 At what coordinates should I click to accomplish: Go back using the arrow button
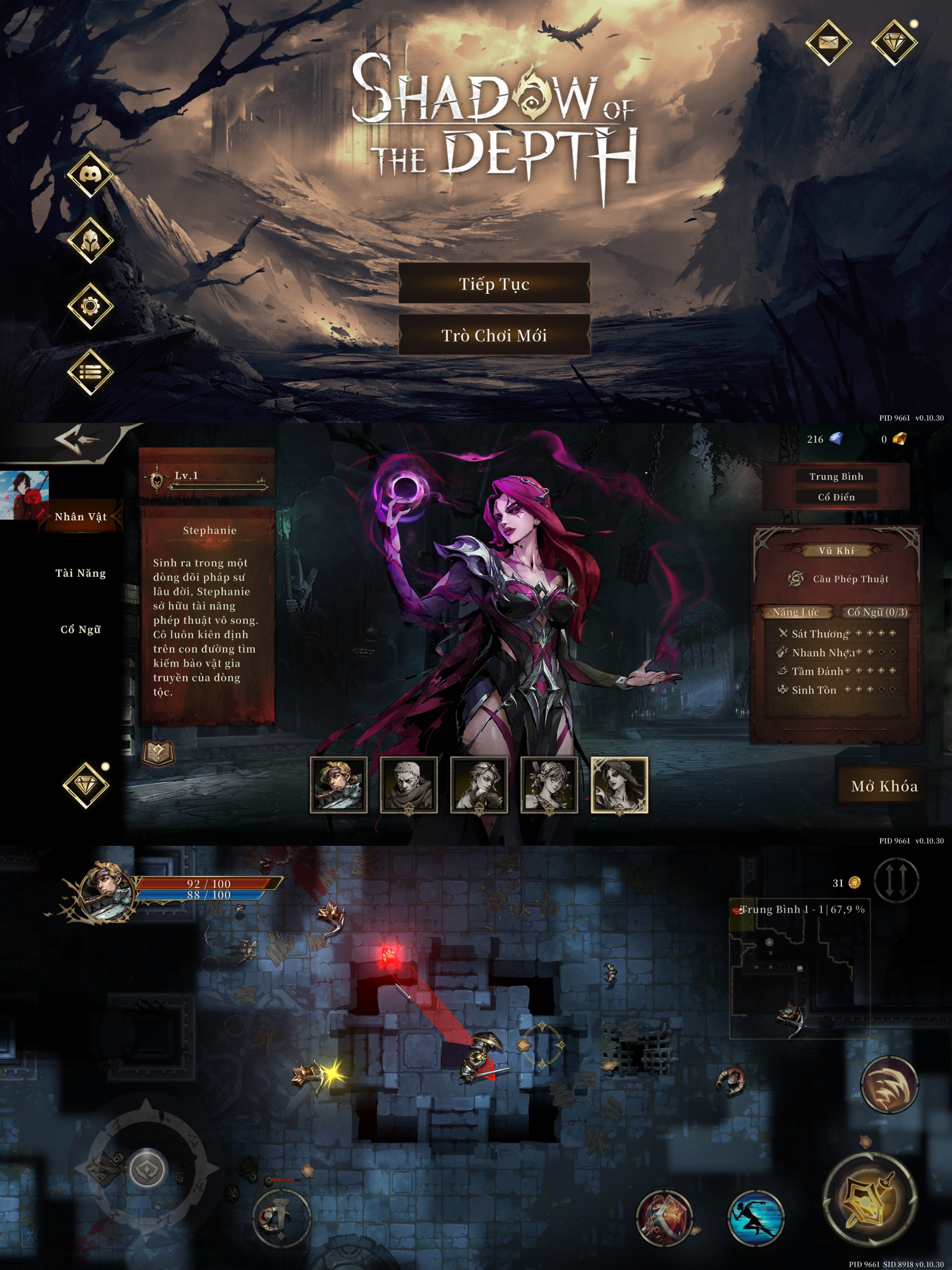78,440
